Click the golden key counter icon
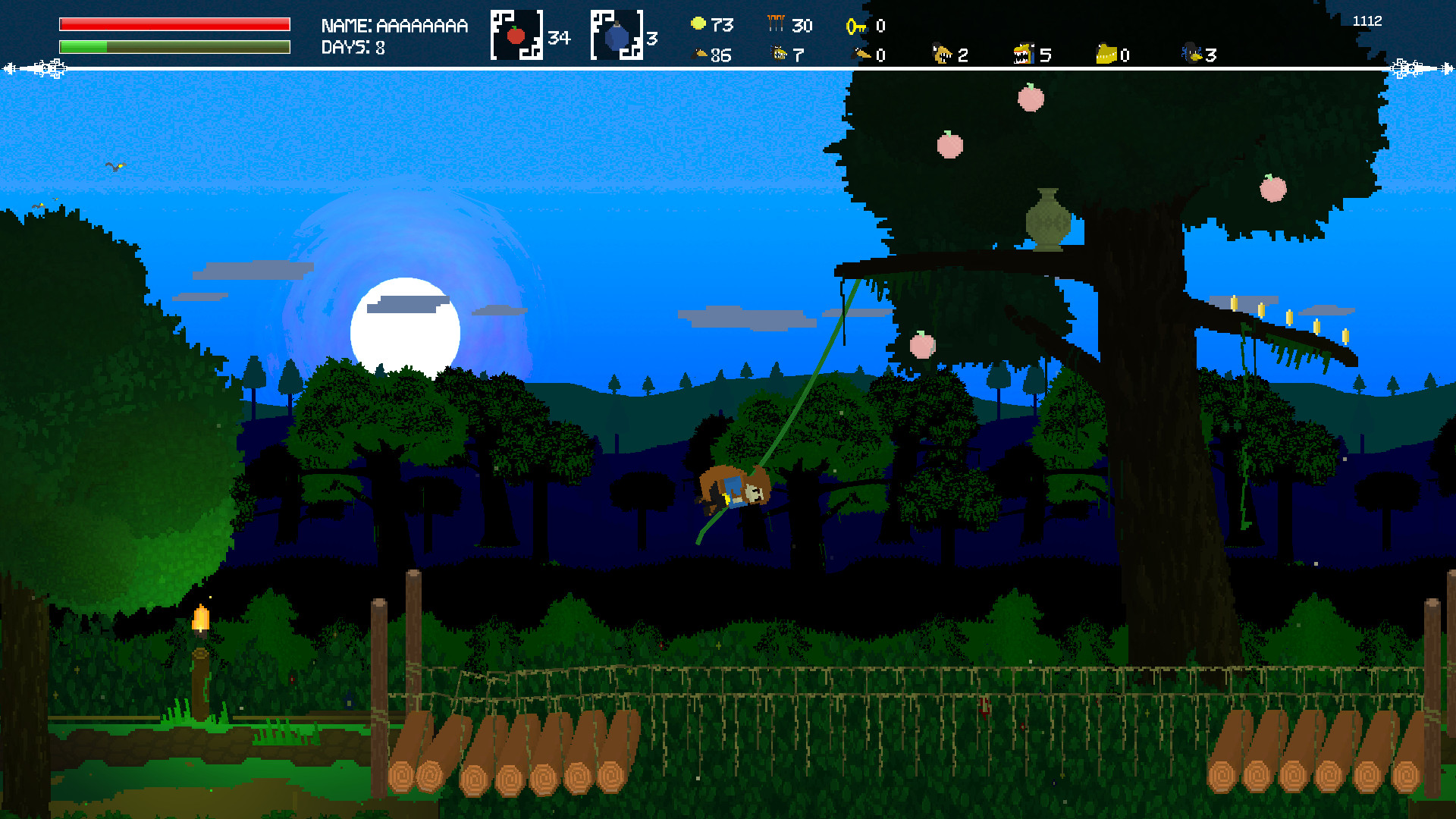 (855, 25)
